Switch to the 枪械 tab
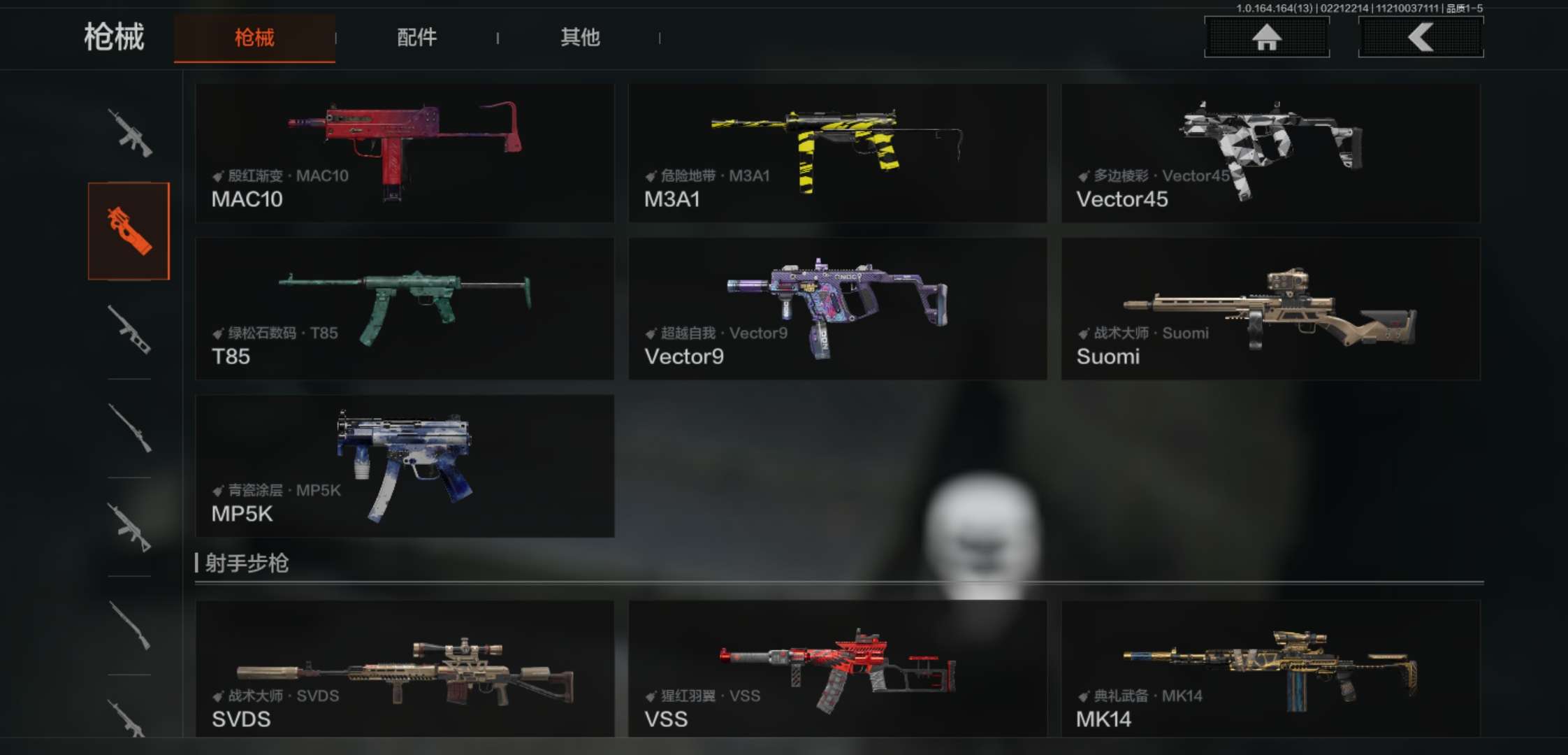1568x755 pixels. click(254, 38)
